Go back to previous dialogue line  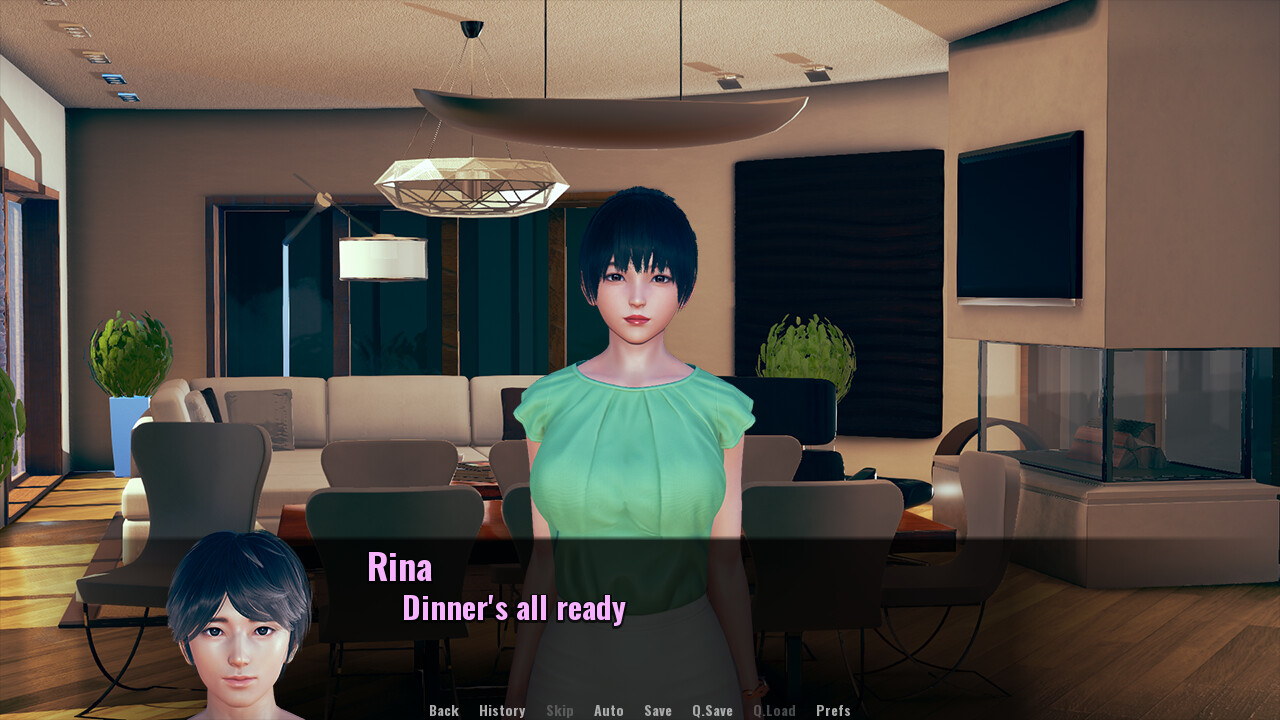pos(444,711)
